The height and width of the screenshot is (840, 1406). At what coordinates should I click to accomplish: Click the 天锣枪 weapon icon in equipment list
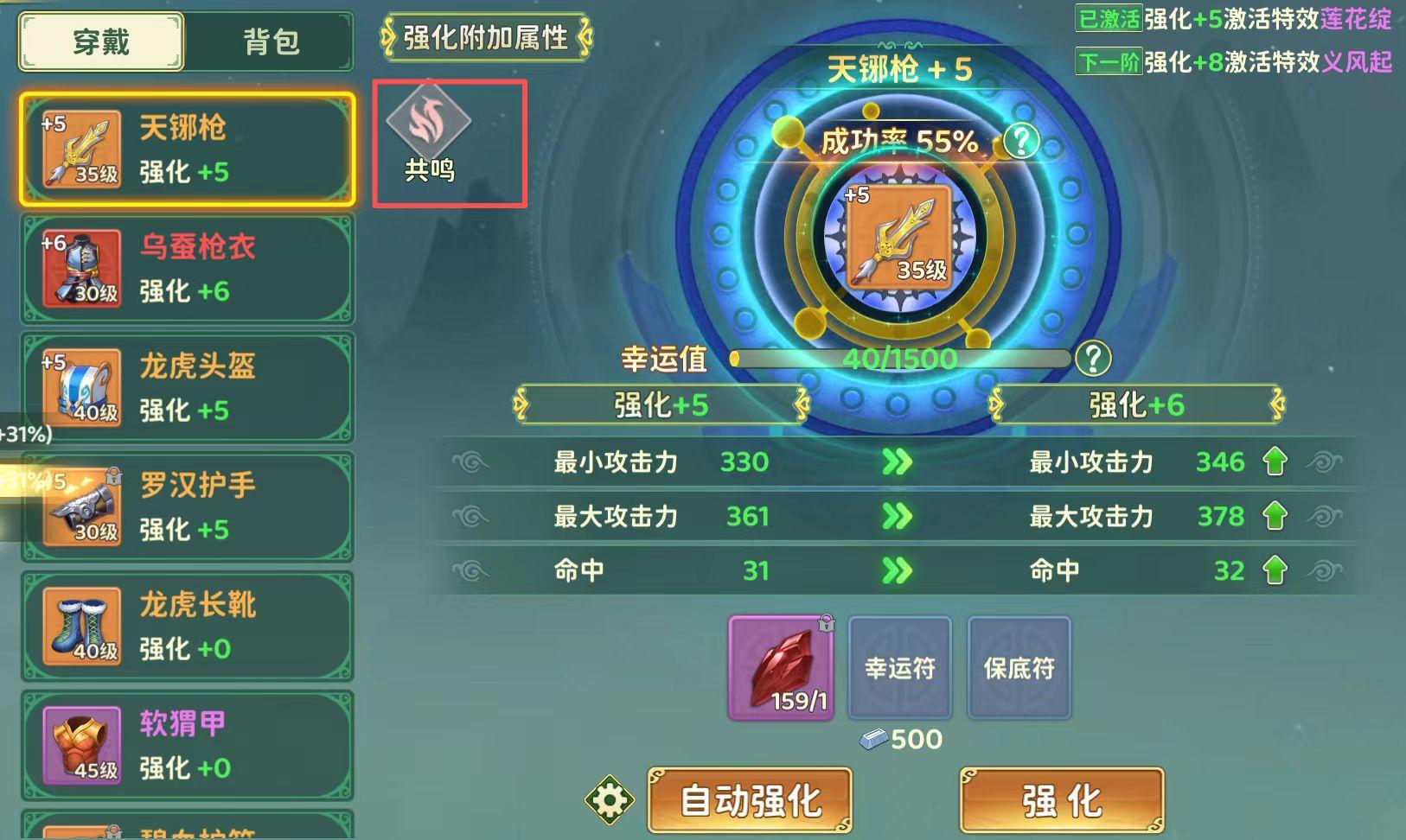pos(80,148)
